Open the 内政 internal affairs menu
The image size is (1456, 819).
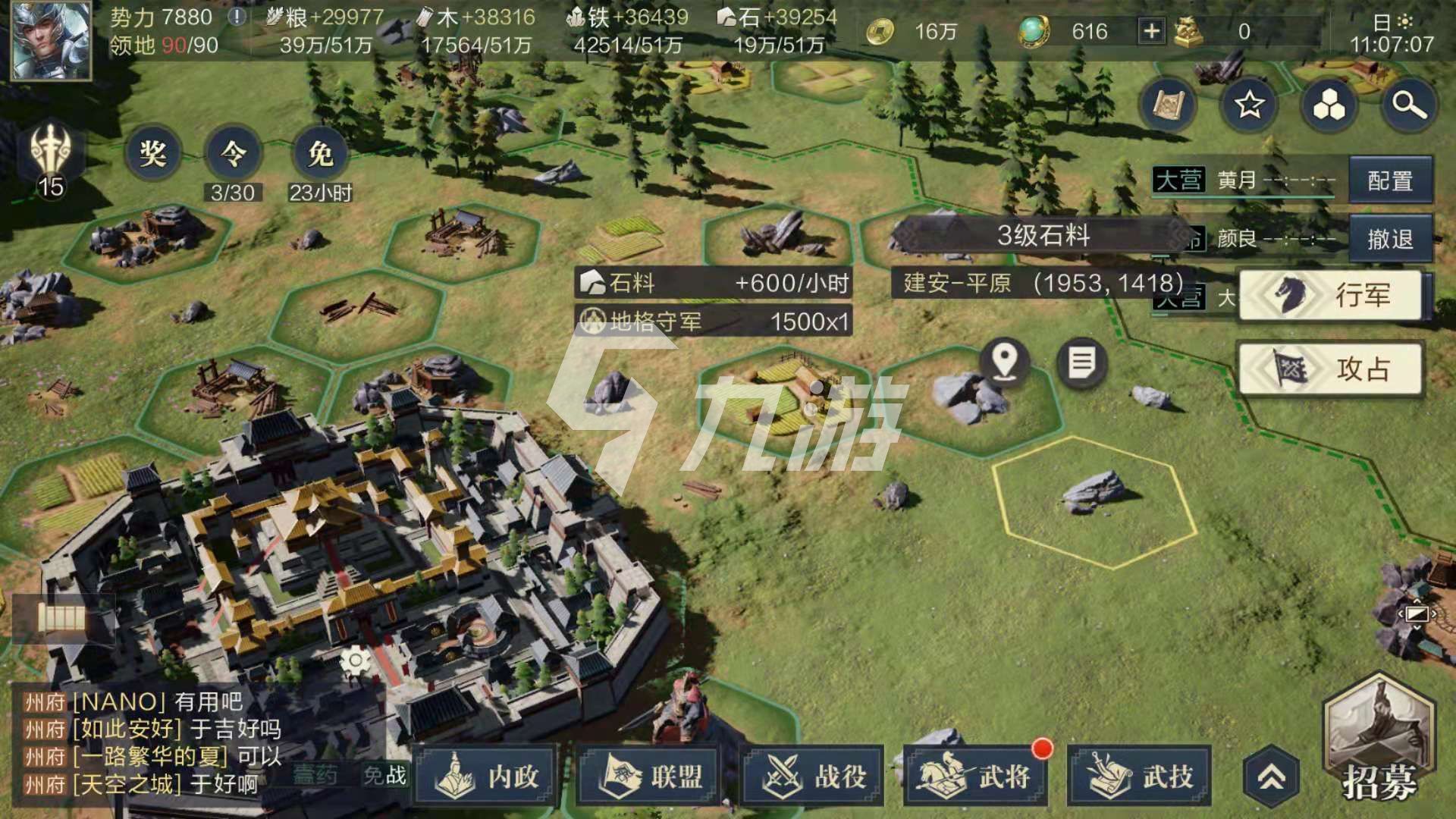pyautogui.click(x=489, y=775)
